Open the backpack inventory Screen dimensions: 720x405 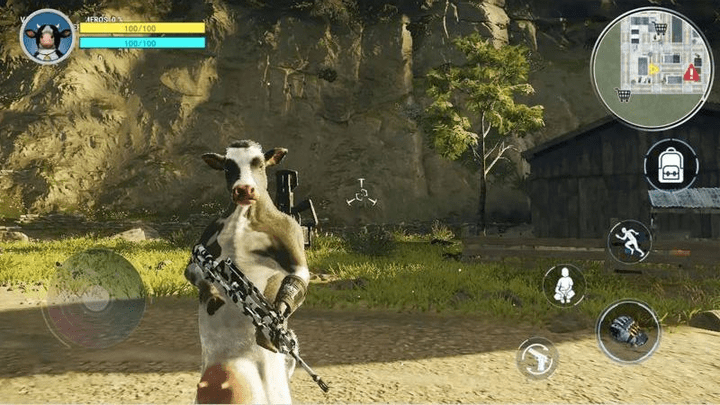pos(671,164)
